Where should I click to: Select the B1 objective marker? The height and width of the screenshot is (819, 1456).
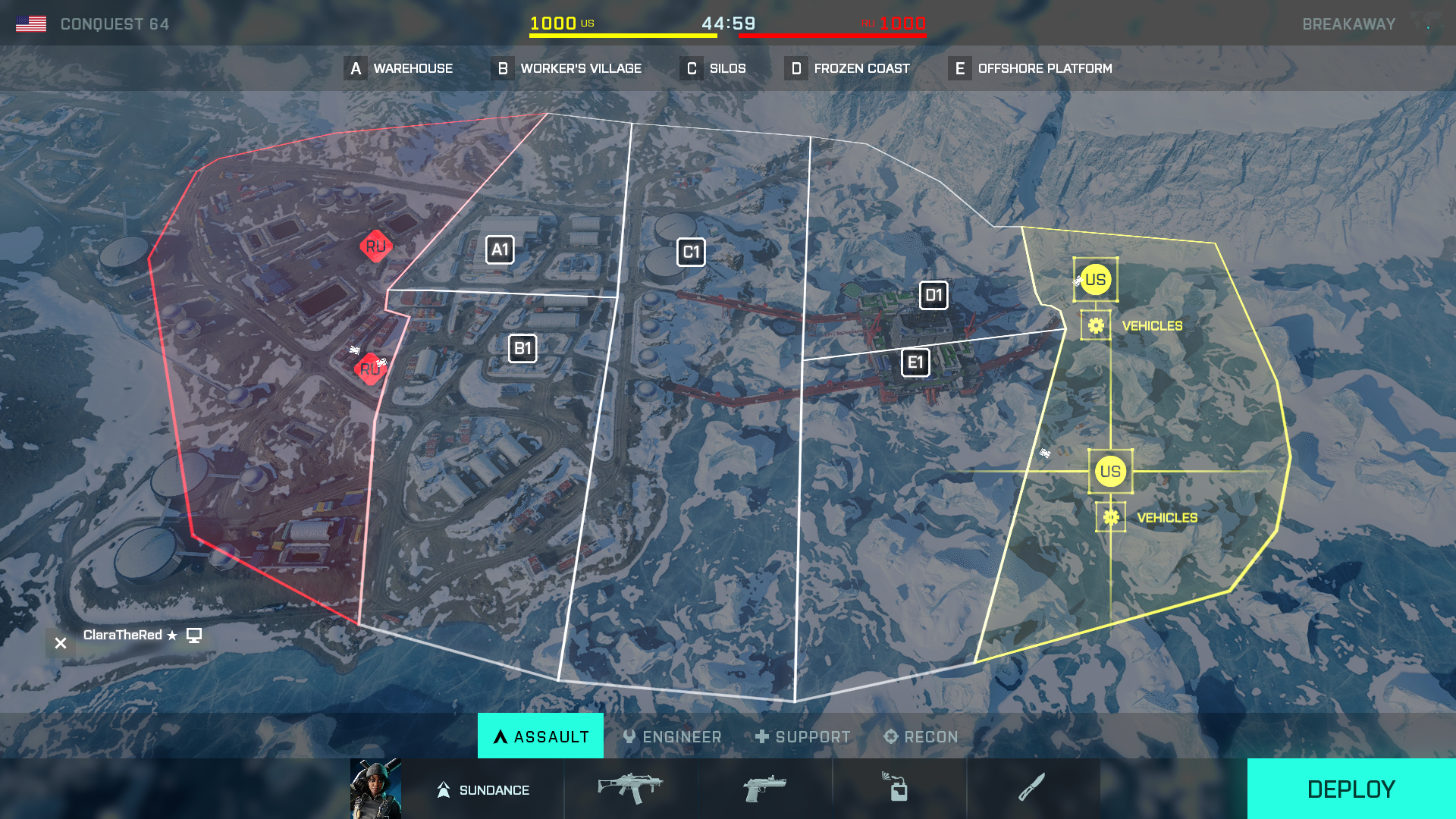click(522, 349)
